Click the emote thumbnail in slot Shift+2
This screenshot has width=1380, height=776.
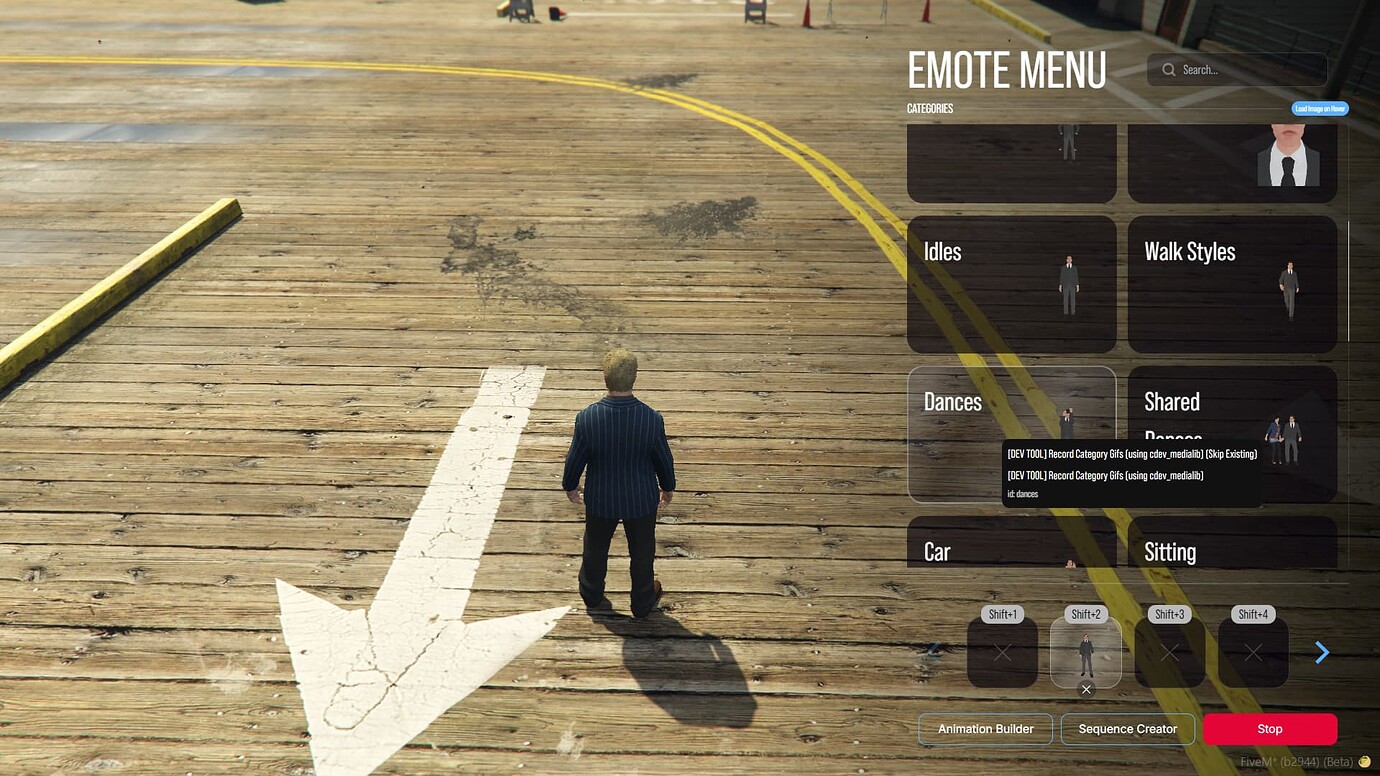pyautogui.click(x=1086, y=652)
